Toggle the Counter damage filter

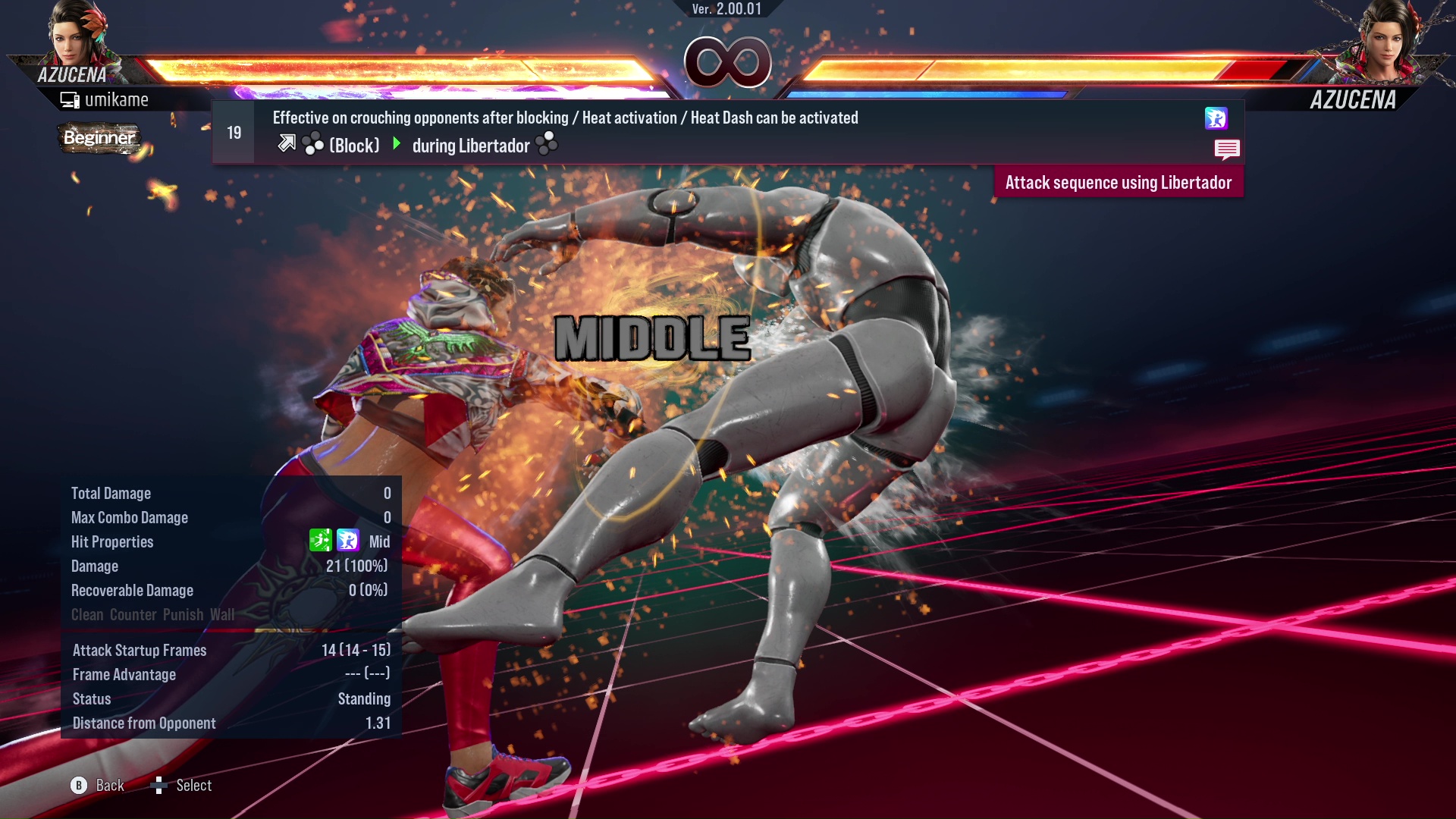coord(135,615)
